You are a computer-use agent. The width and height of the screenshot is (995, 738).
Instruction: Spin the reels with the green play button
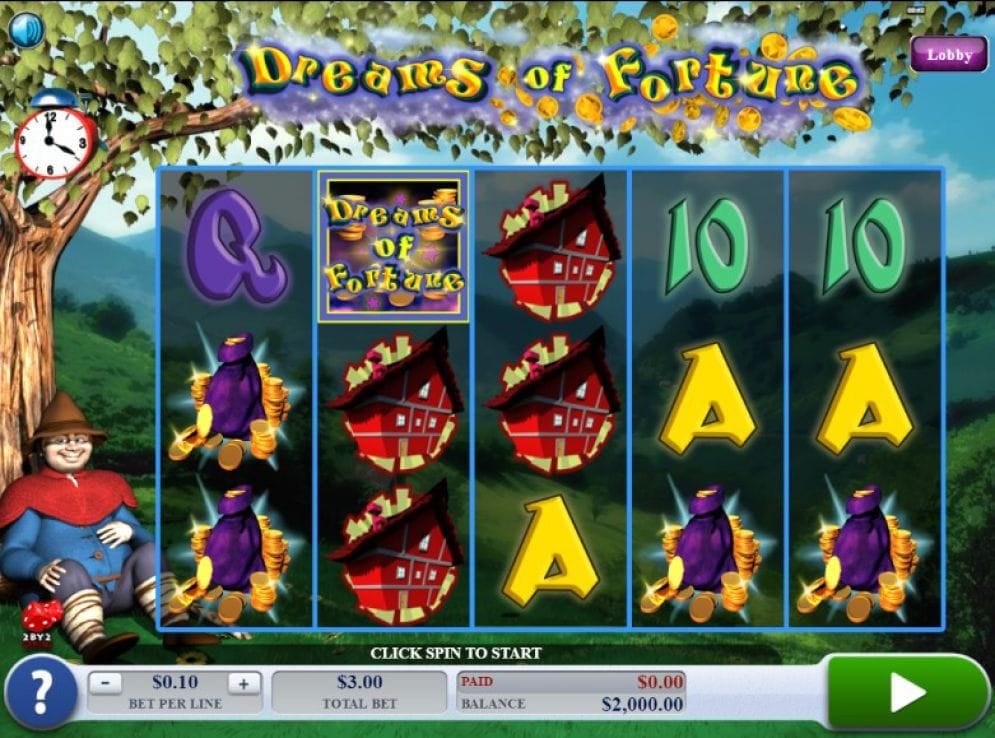[906, 692]
